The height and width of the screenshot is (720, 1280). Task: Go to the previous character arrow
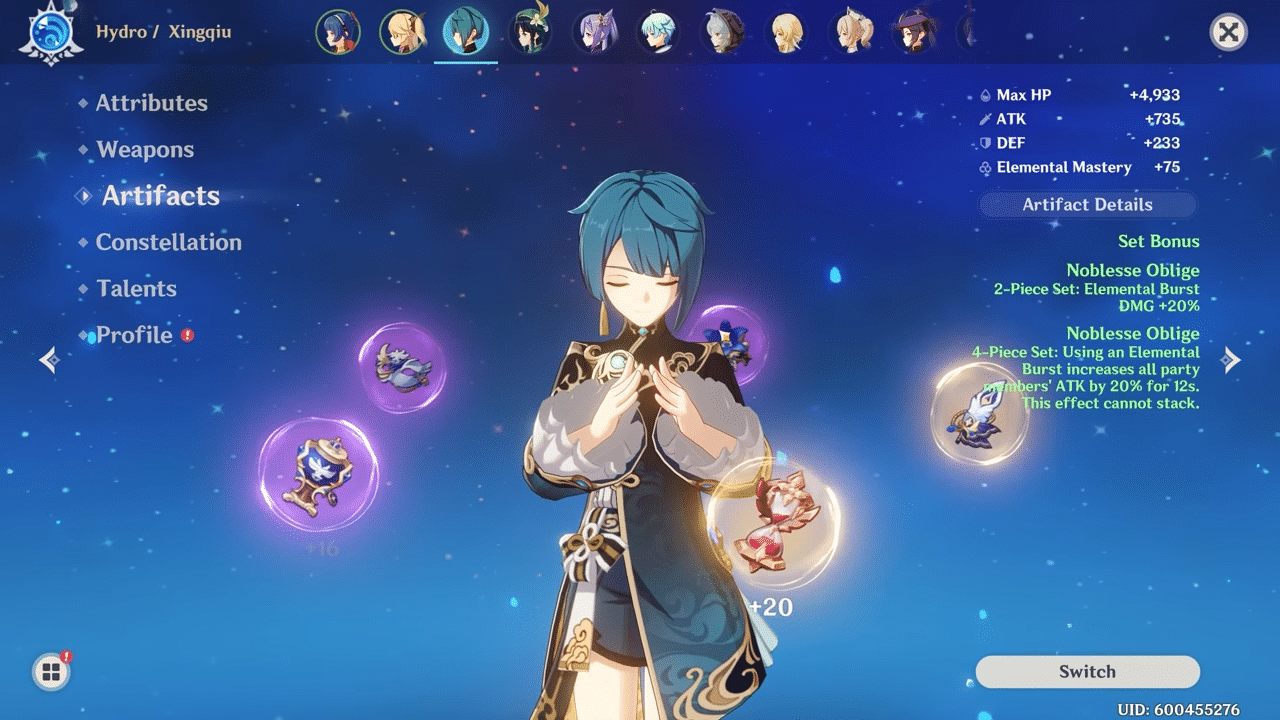pos(49,360)
